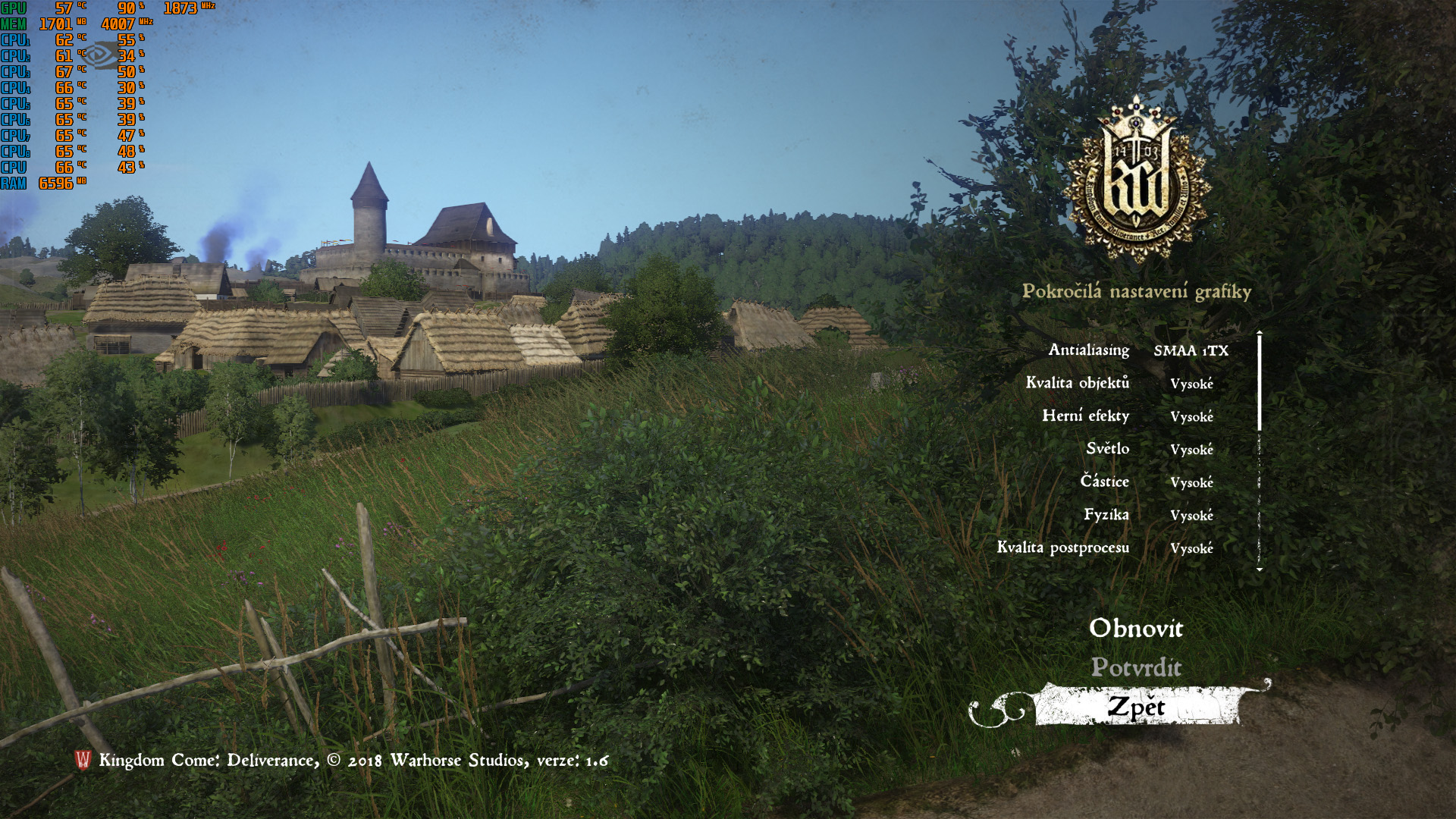This screenshot has width=1456, height=819.
Task: Change the Fyzika quality value
Action: (x=1191, y=516)
